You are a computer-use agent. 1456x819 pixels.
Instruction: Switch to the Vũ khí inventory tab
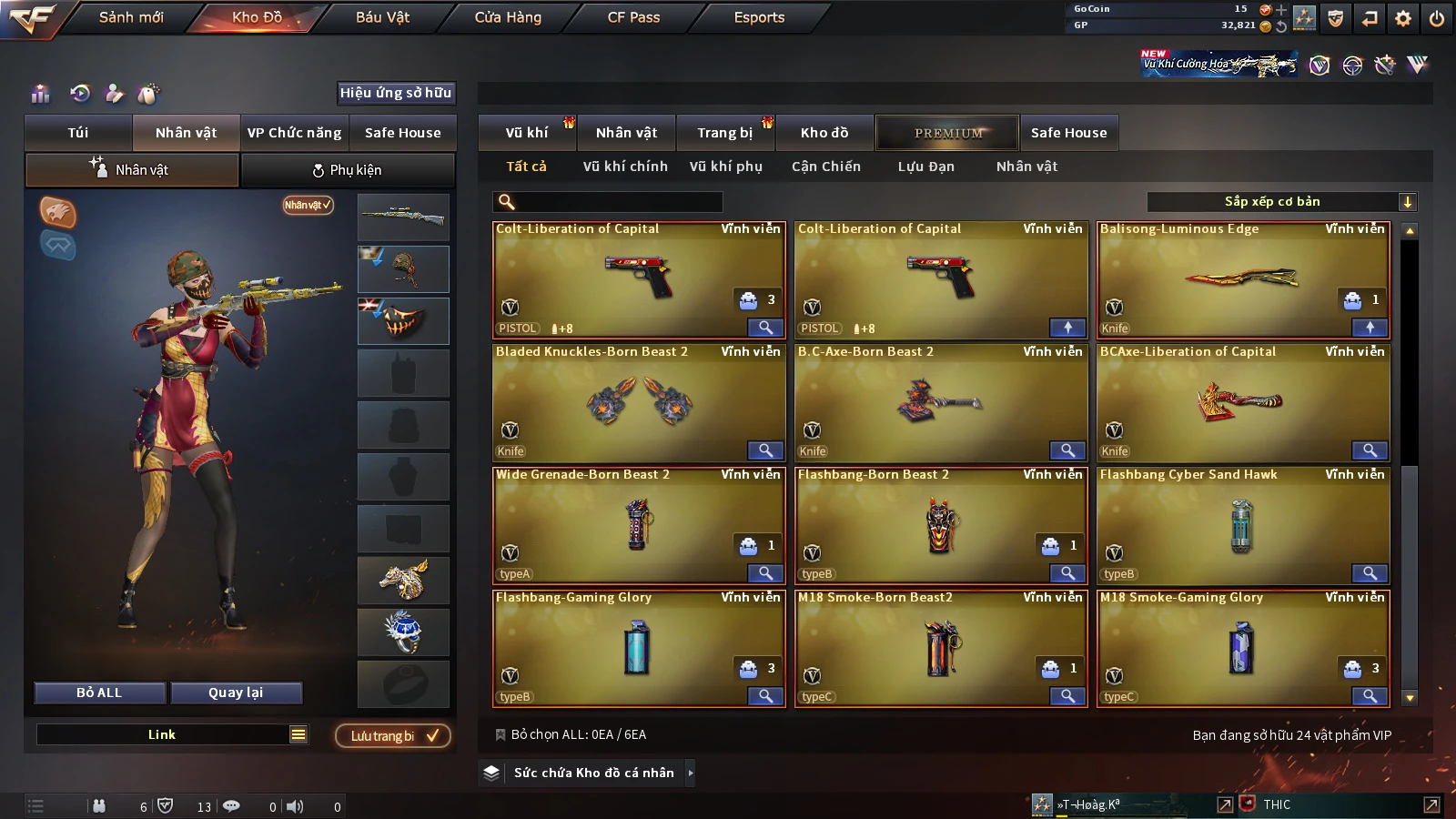tap(527, 133)
